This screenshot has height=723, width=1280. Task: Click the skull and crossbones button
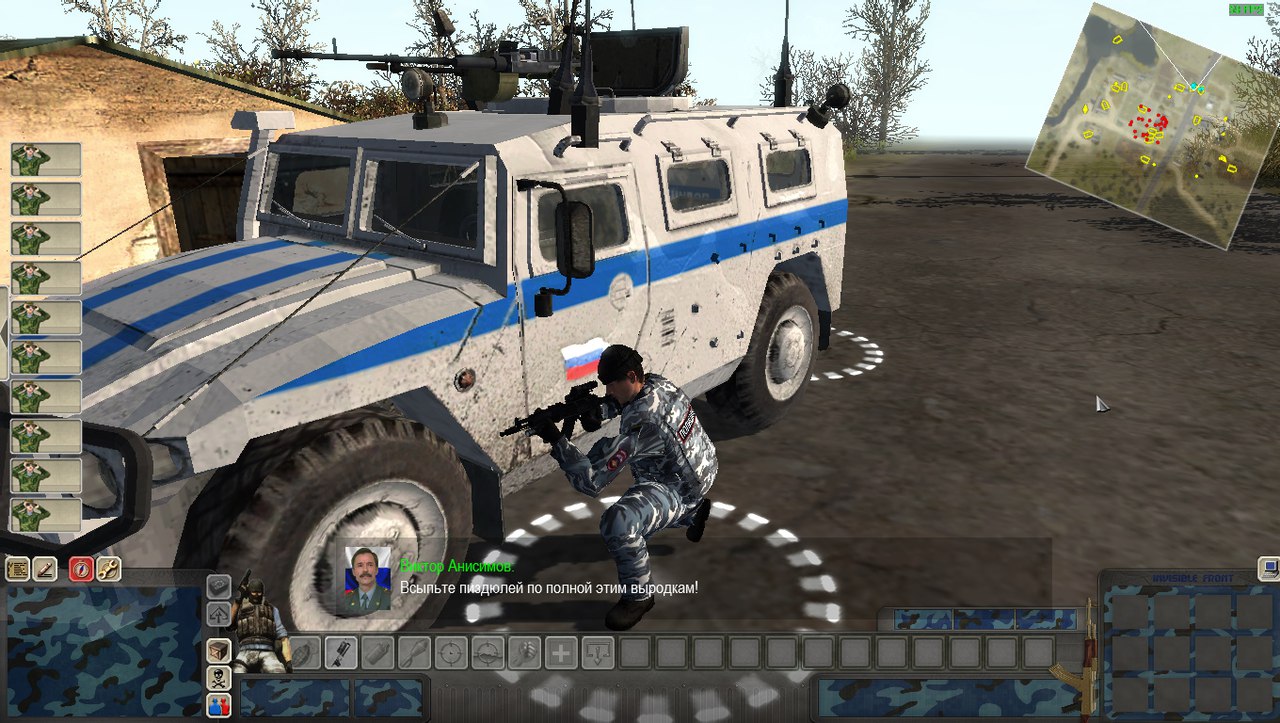[x=218, y=679]
